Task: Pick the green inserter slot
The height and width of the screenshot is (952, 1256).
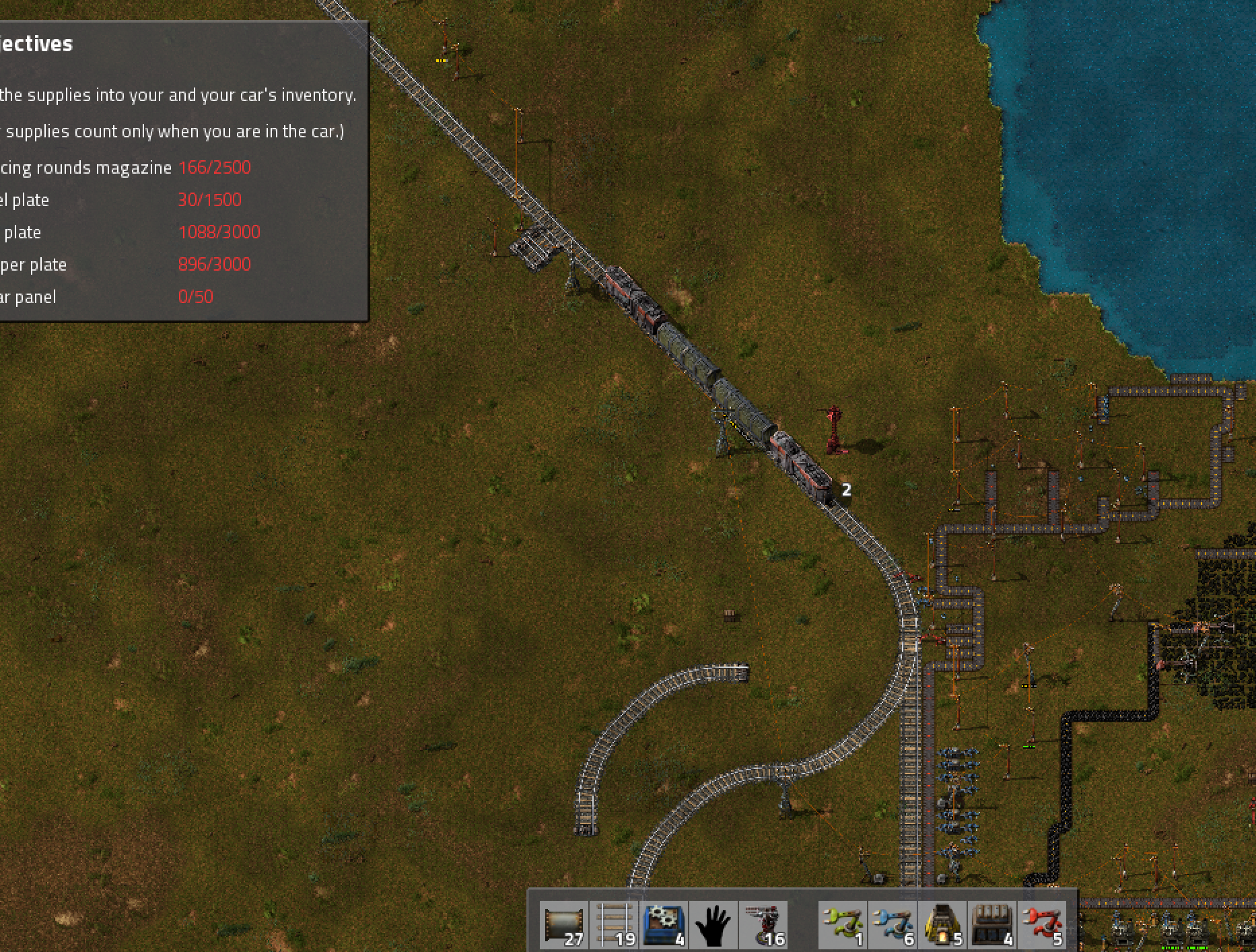Action: click(843, 925)
